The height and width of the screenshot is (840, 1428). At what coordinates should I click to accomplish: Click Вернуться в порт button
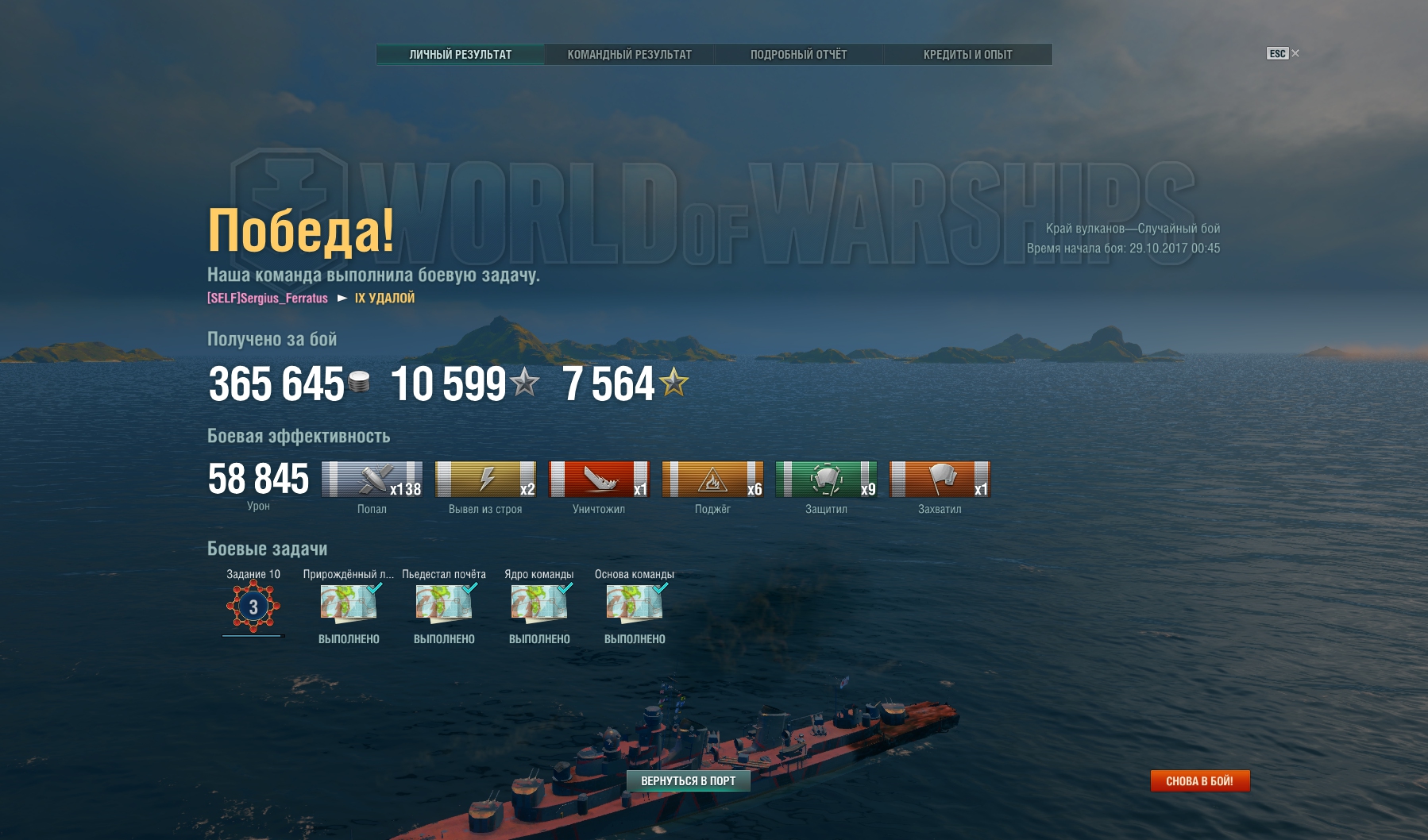click(688, 781)
